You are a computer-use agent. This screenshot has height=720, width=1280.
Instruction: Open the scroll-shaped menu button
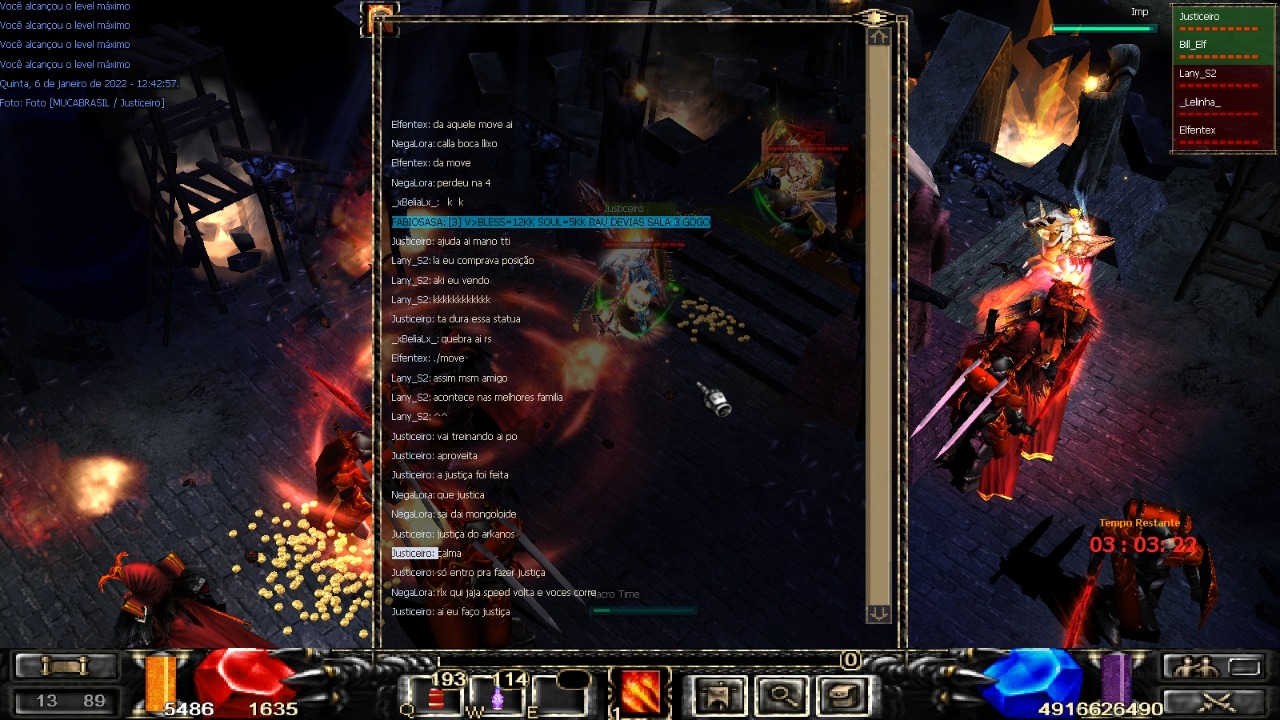click(x=842, y=694)
